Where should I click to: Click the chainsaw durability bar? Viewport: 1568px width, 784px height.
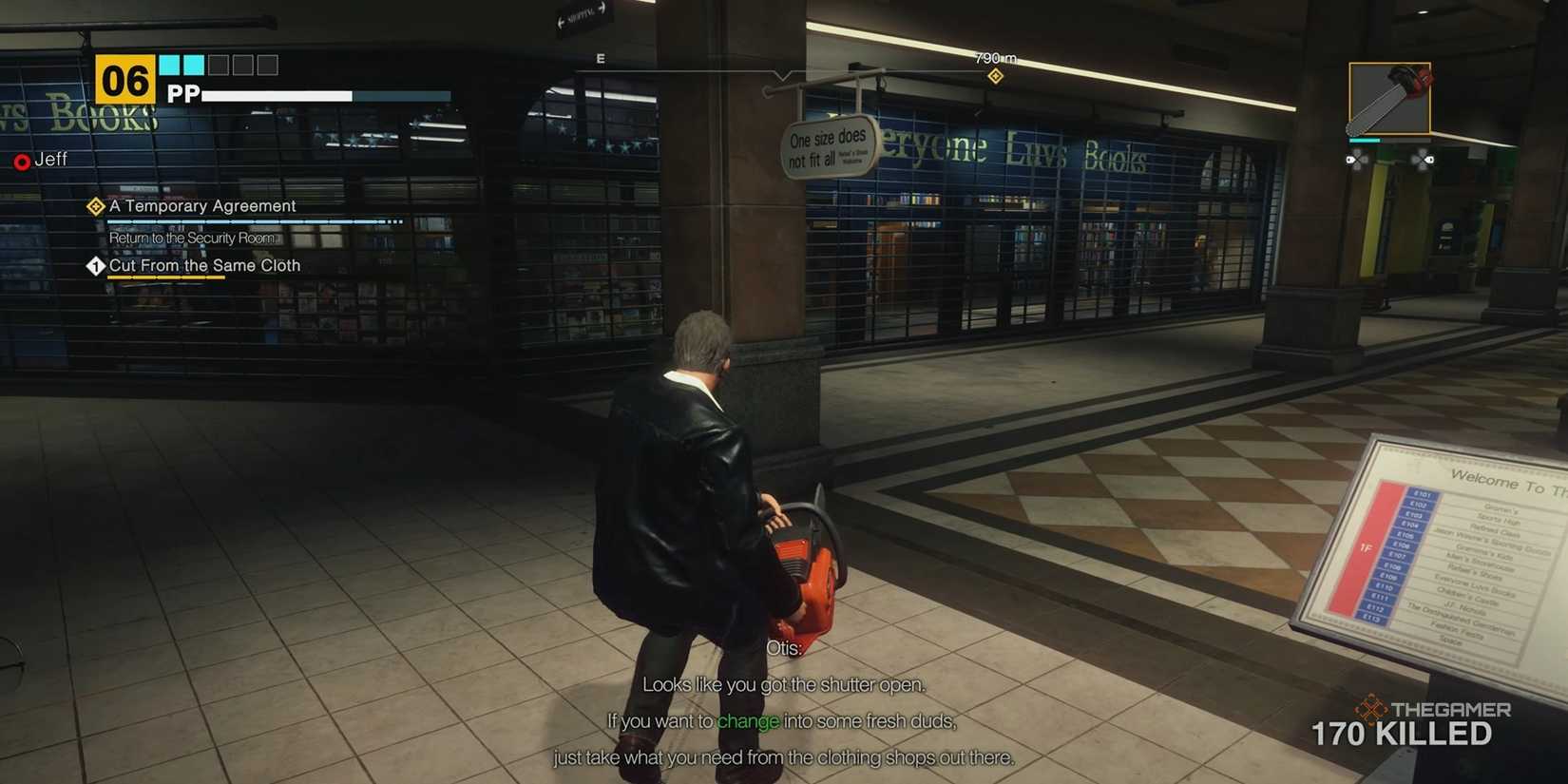point(1365,139)
